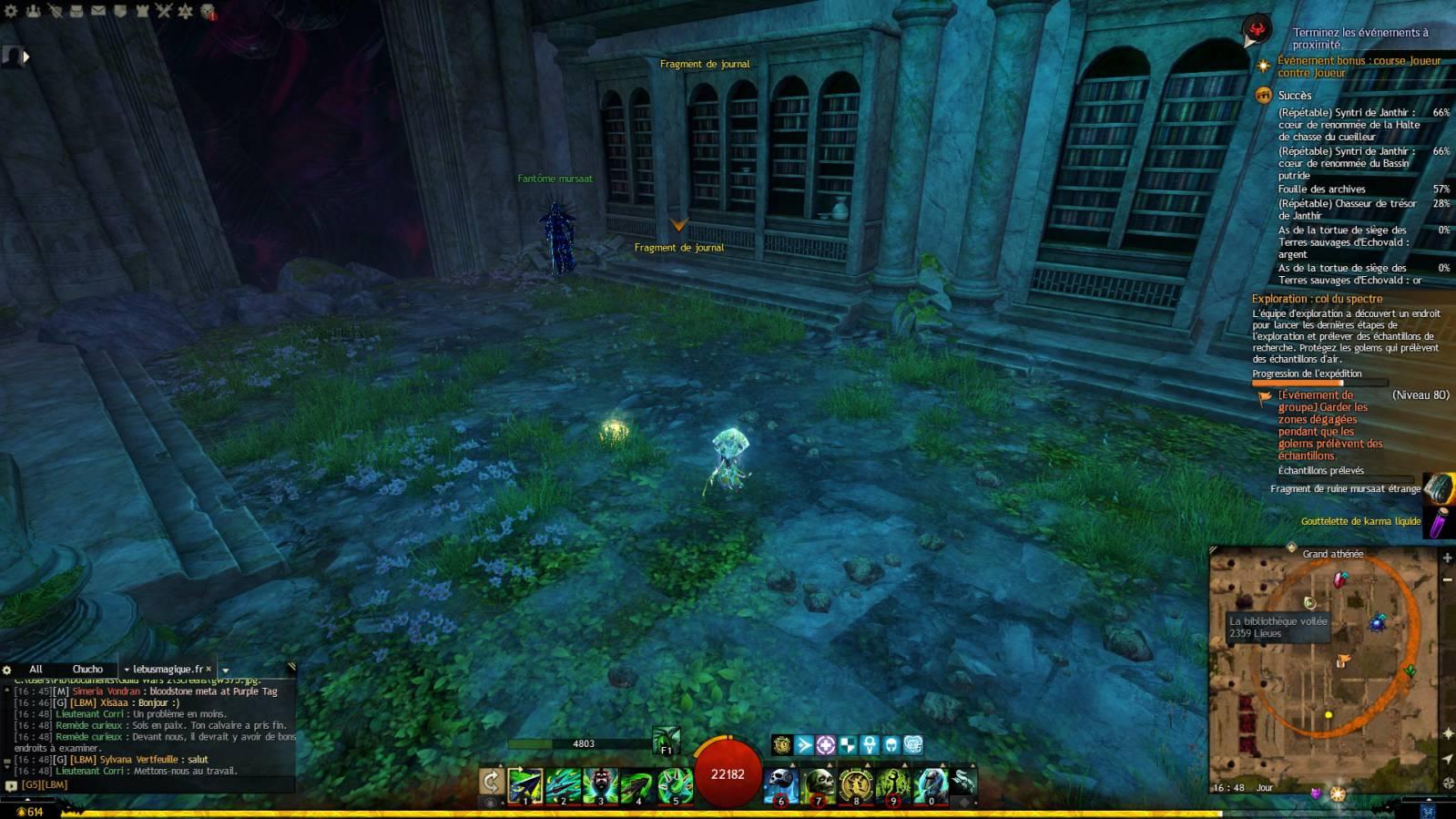Use the elite skill in slot 0
This screenshot has height=819, width=1456.
click(931, 785)
